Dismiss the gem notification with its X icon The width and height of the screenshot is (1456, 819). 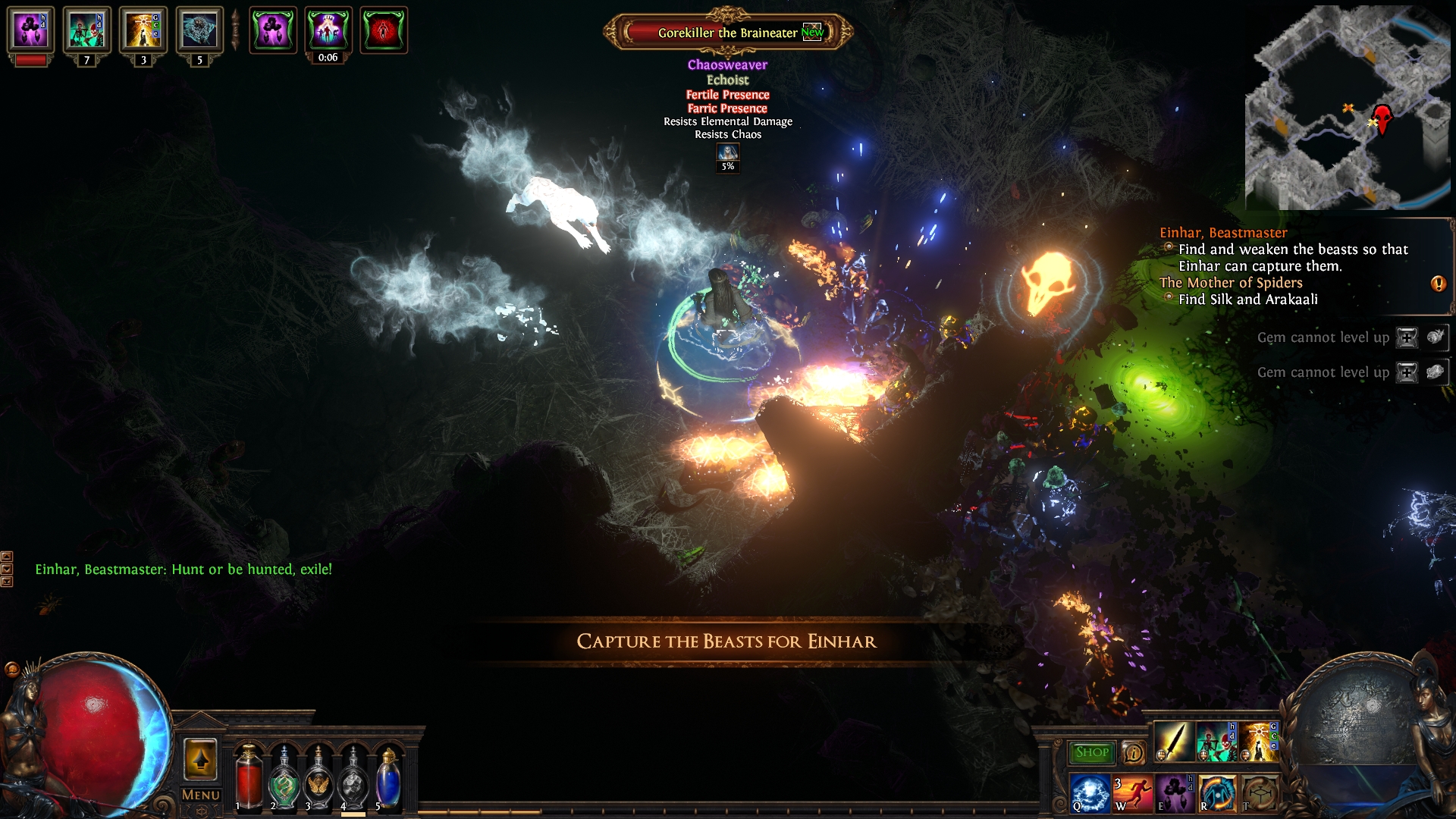(x=1407, y=337)
